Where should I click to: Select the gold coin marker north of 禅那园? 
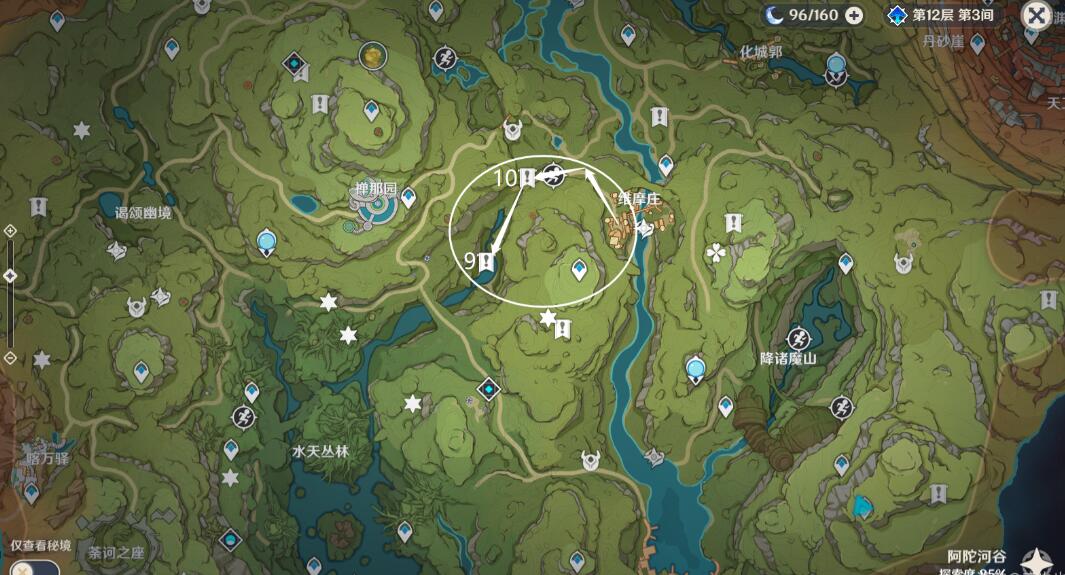click(373, 52)
